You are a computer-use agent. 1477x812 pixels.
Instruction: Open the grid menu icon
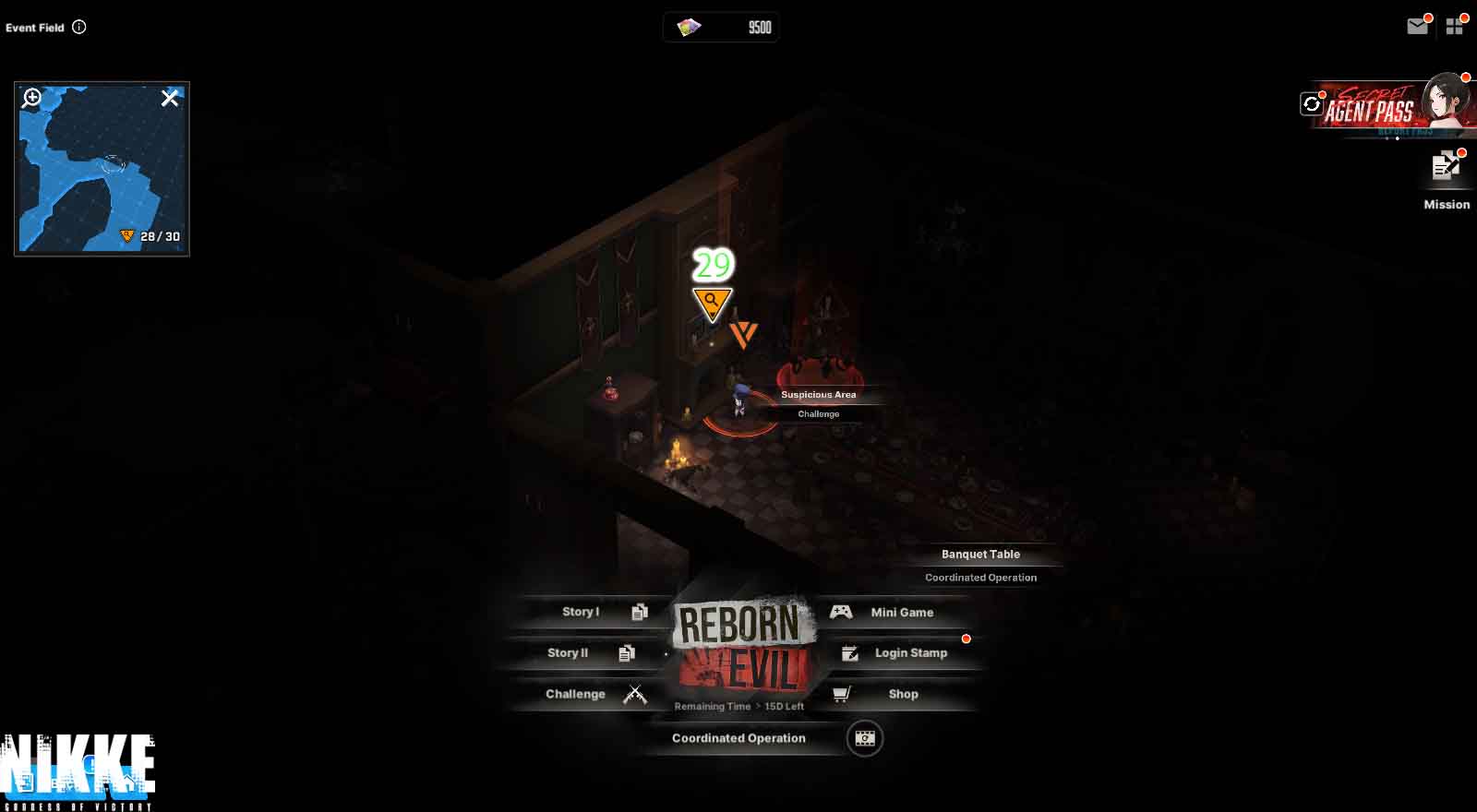pos(1455,27)
